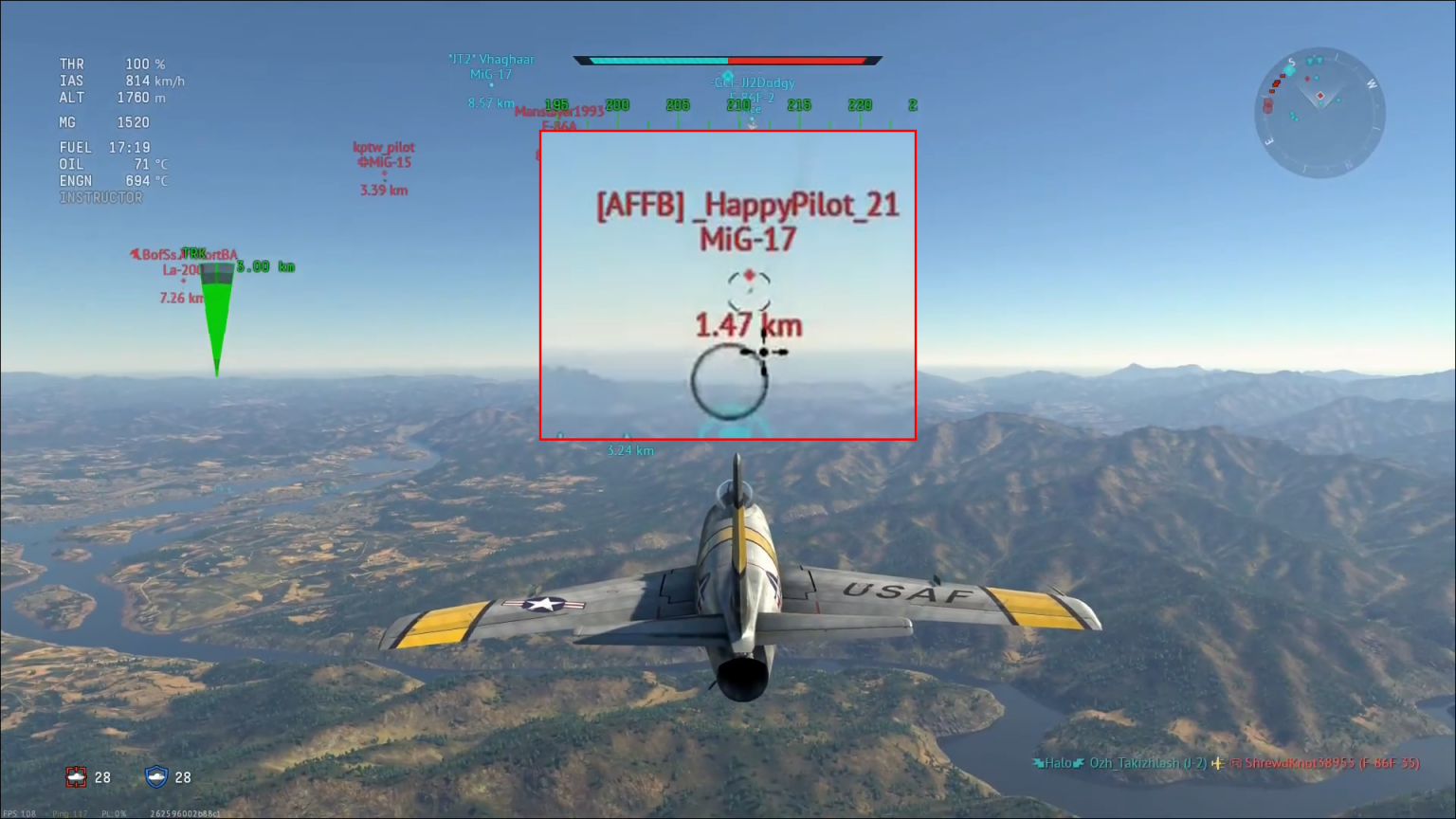Click the red player marker on the minimap compass
Screen dimensions: 1456x819
[1320, 95]
